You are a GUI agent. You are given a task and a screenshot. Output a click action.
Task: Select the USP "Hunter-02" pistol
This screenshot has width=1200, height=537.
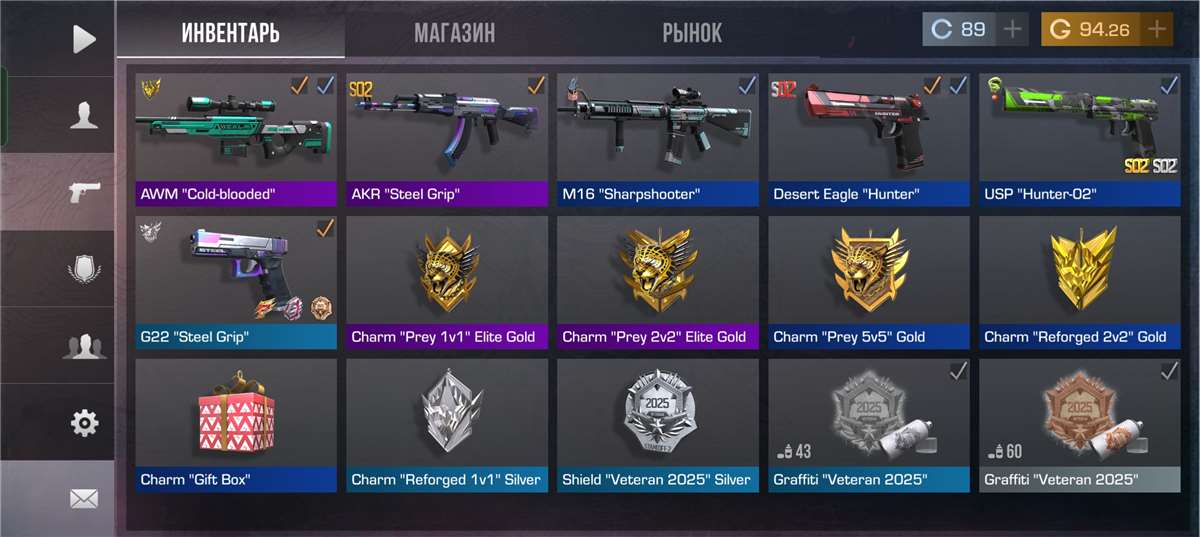pos(1080,138)
